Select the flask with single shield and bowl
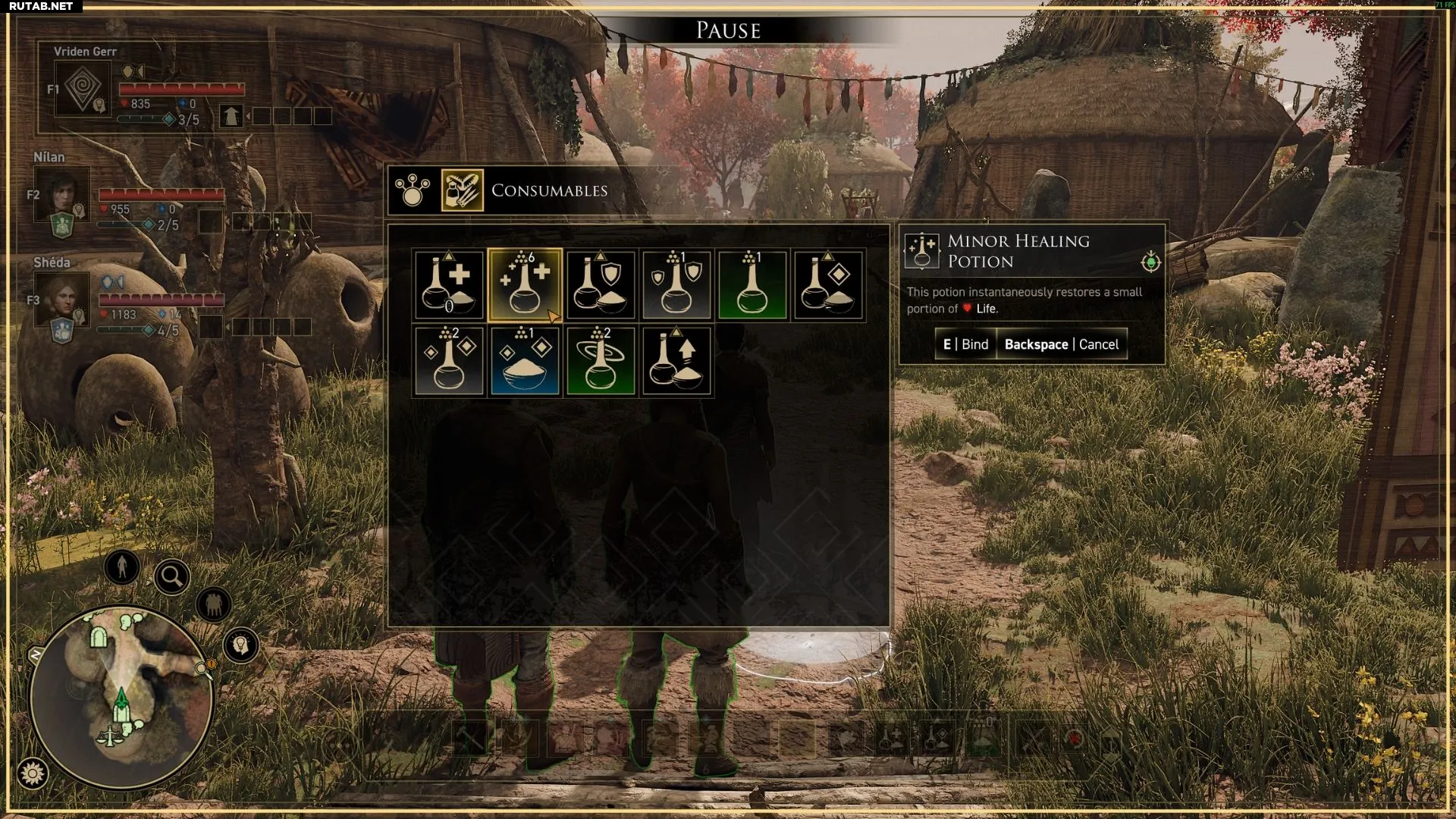The image size is (1456, 819). pyautogui.click(x=601, y=285)
